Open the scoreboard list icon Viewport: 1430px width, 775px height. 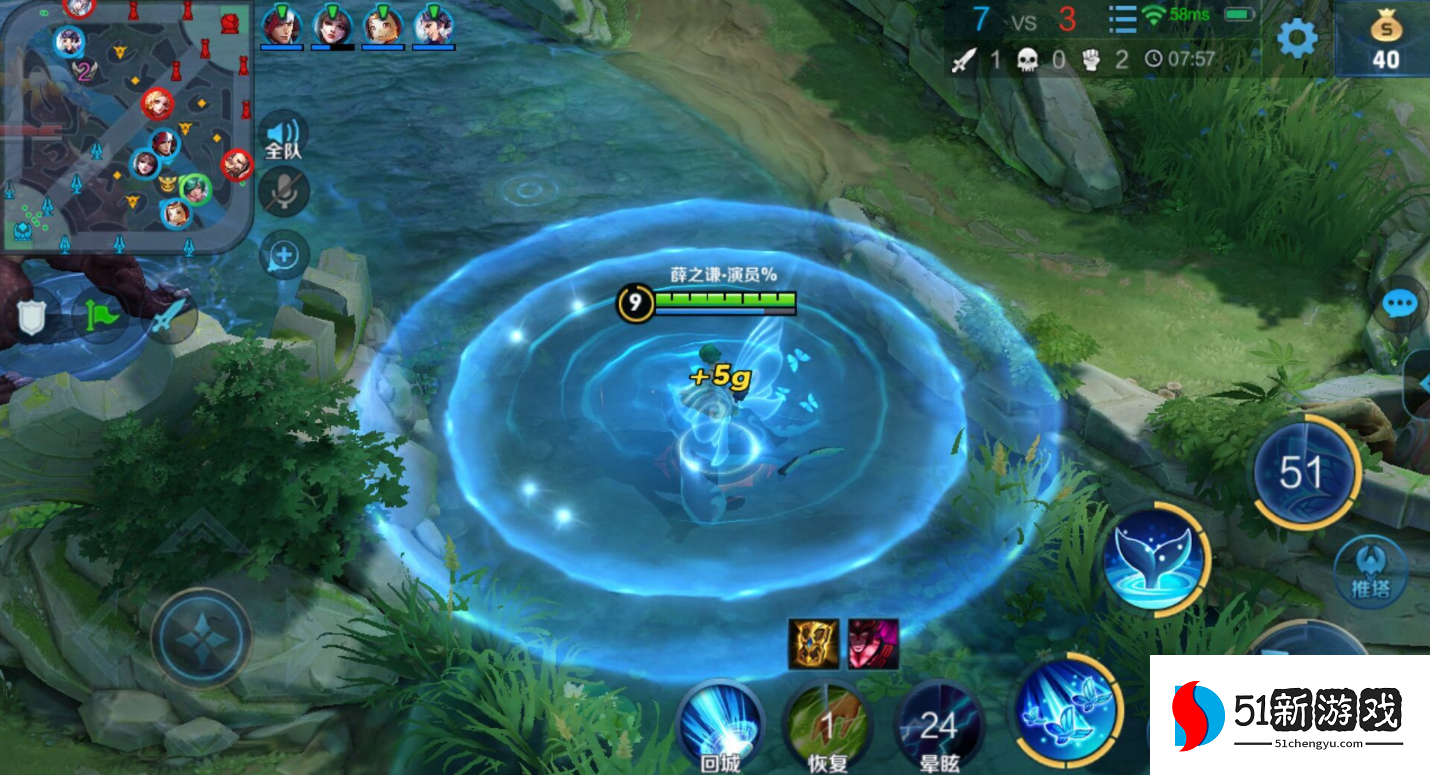coord(1123,19)
